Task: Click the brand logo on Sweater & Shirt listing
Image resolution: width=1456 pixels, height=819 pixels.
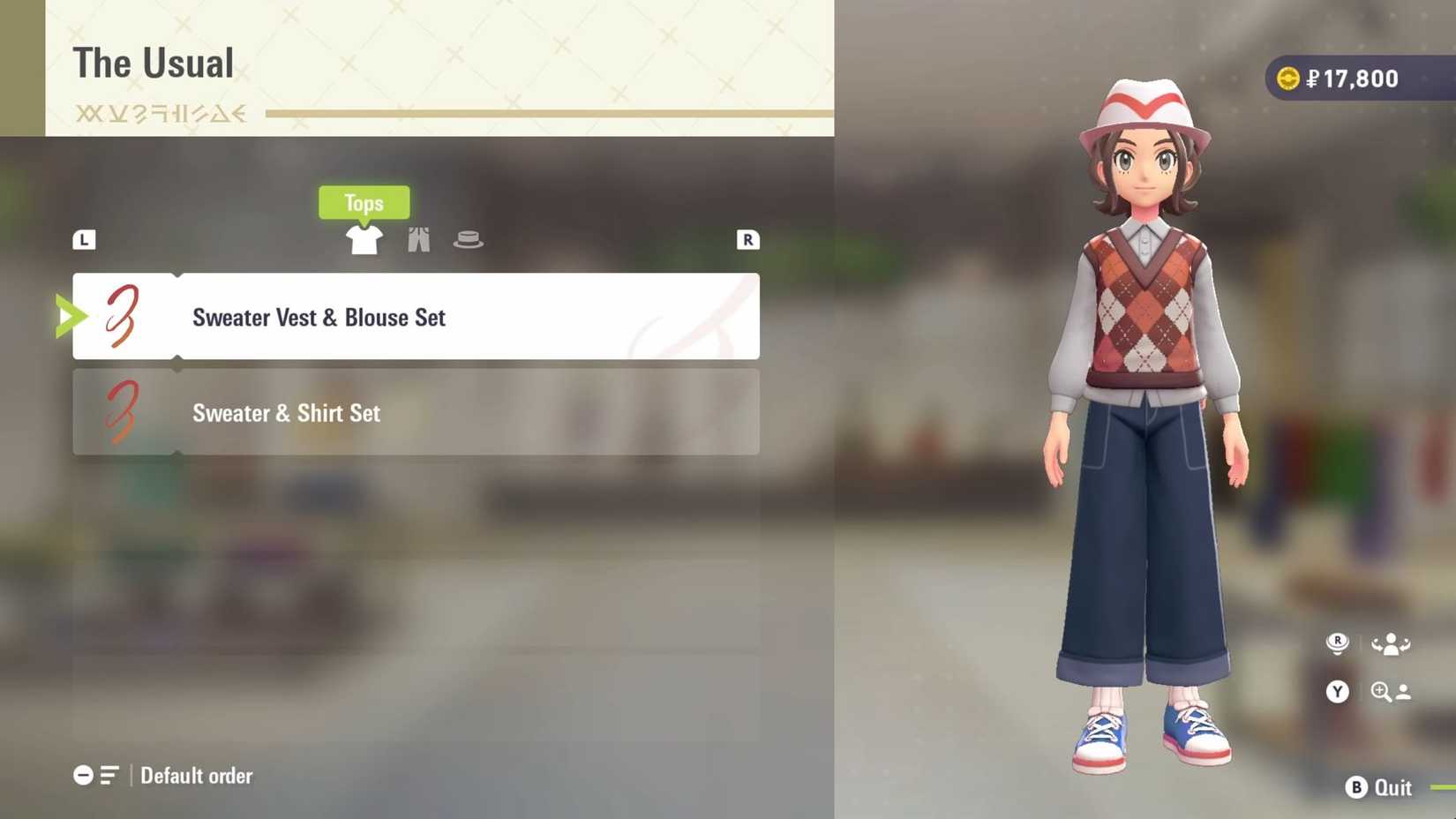Action: coord(119,412)
